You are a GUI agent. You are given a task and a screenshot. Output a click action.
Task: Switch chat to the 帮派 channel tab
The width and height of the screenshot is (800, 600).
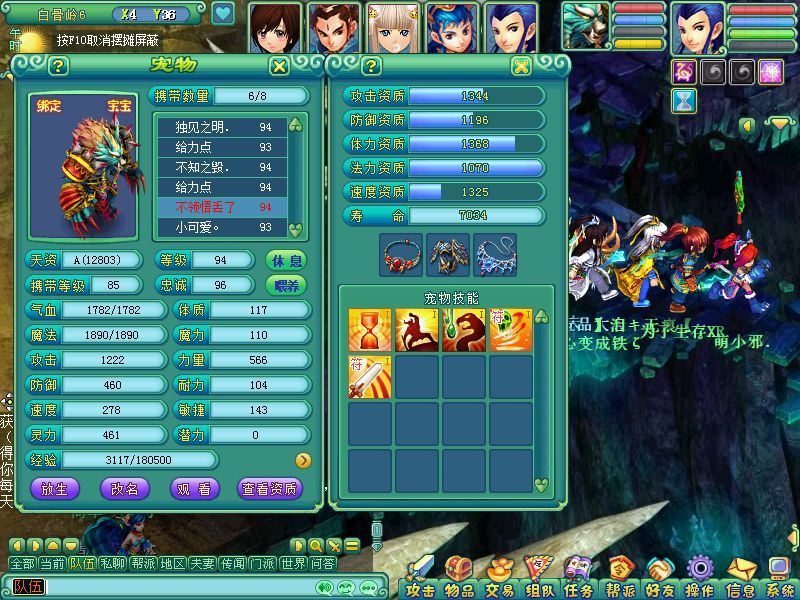tap(142, 564)
